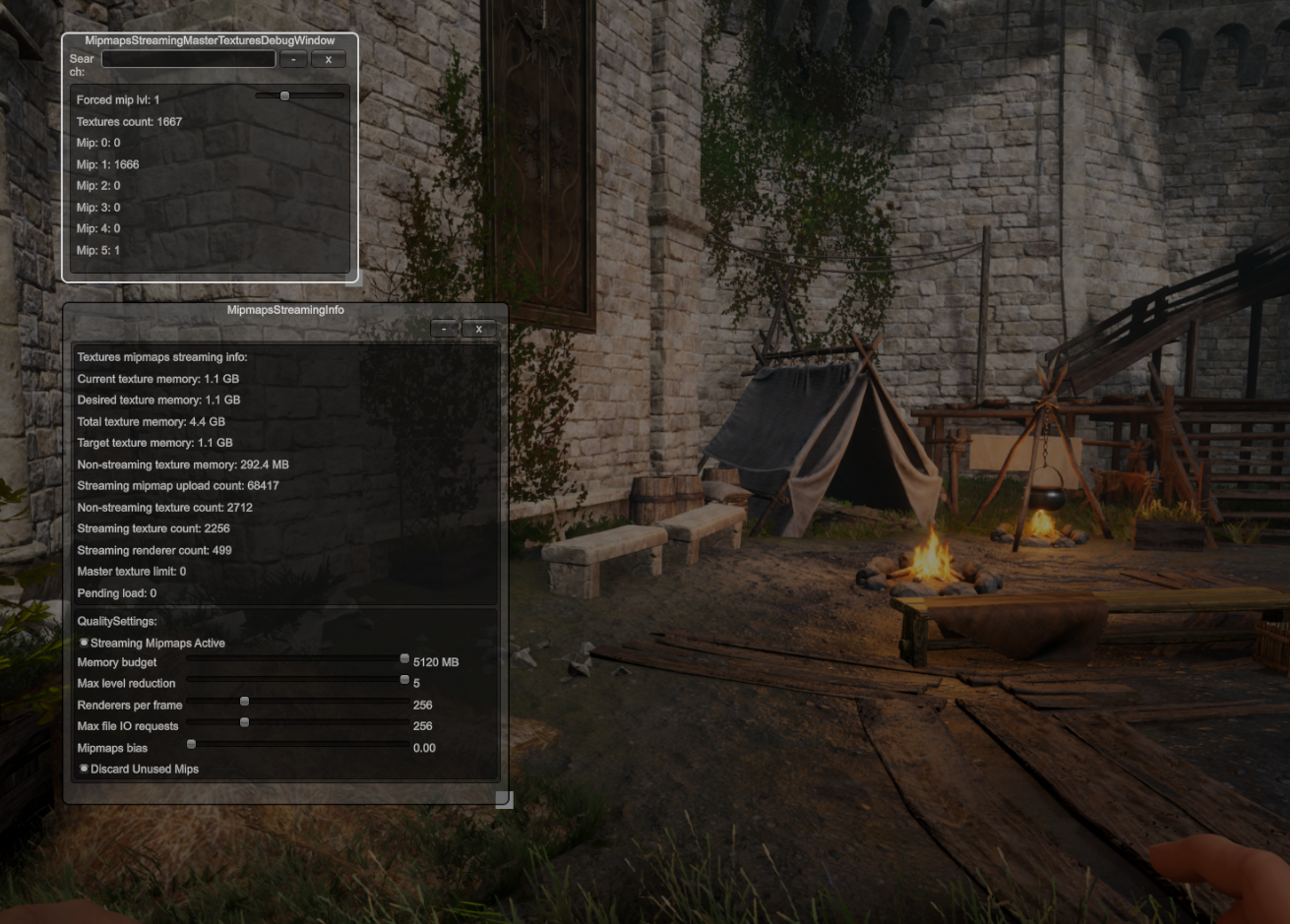Click inside the Search text field
The width and height of the screenshot is (1290, 924).
click(x=188, y=58)
